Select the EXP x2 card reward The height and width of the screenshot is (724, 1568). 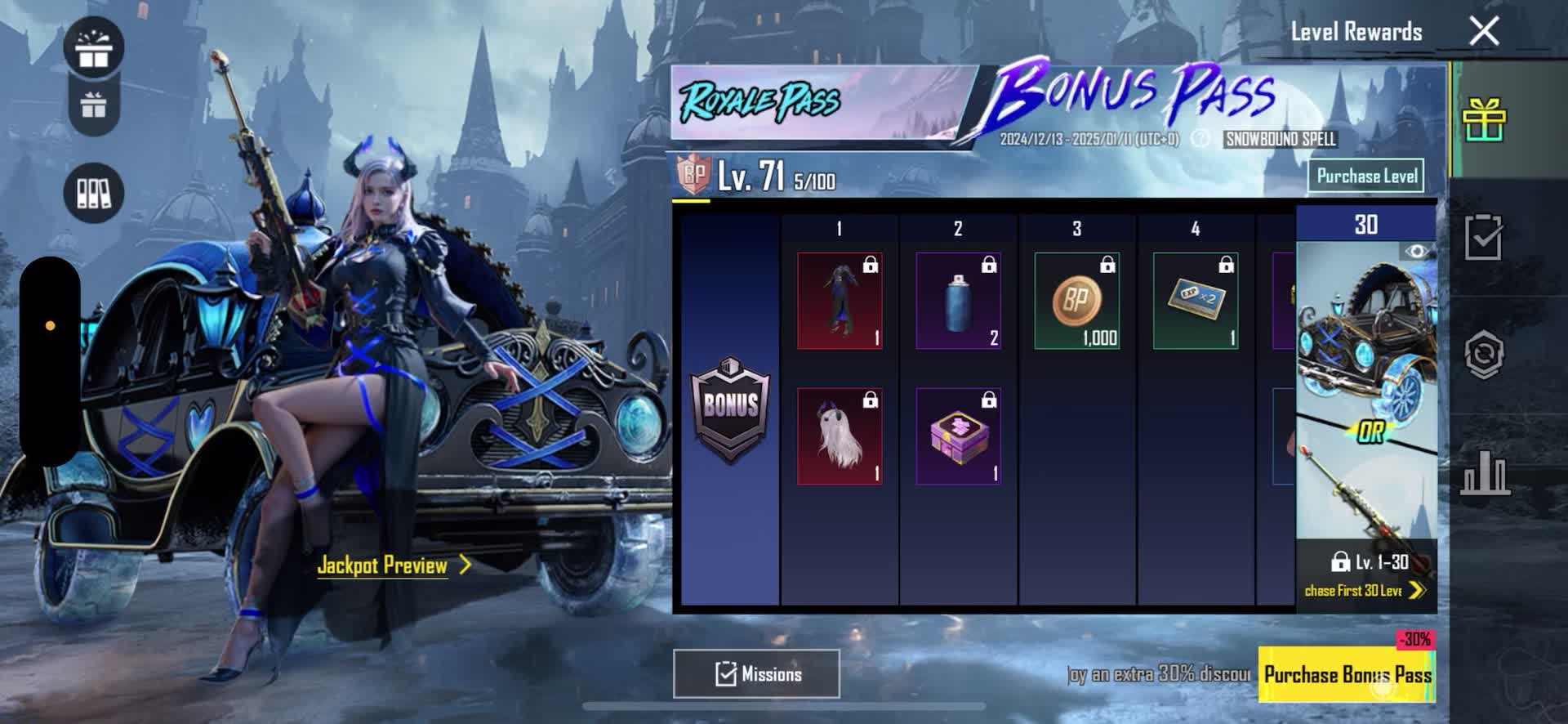click(x=1195, y=301)
